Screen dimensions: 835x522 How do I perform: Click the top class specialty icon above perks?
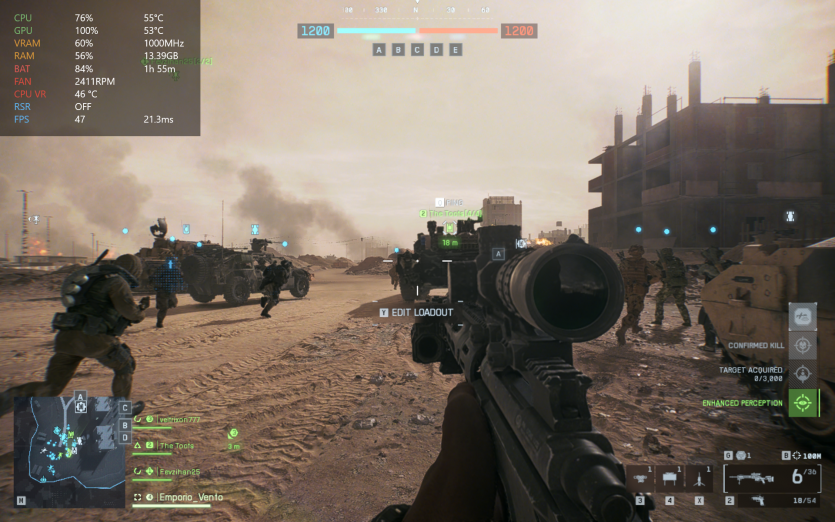pos(802,317)
